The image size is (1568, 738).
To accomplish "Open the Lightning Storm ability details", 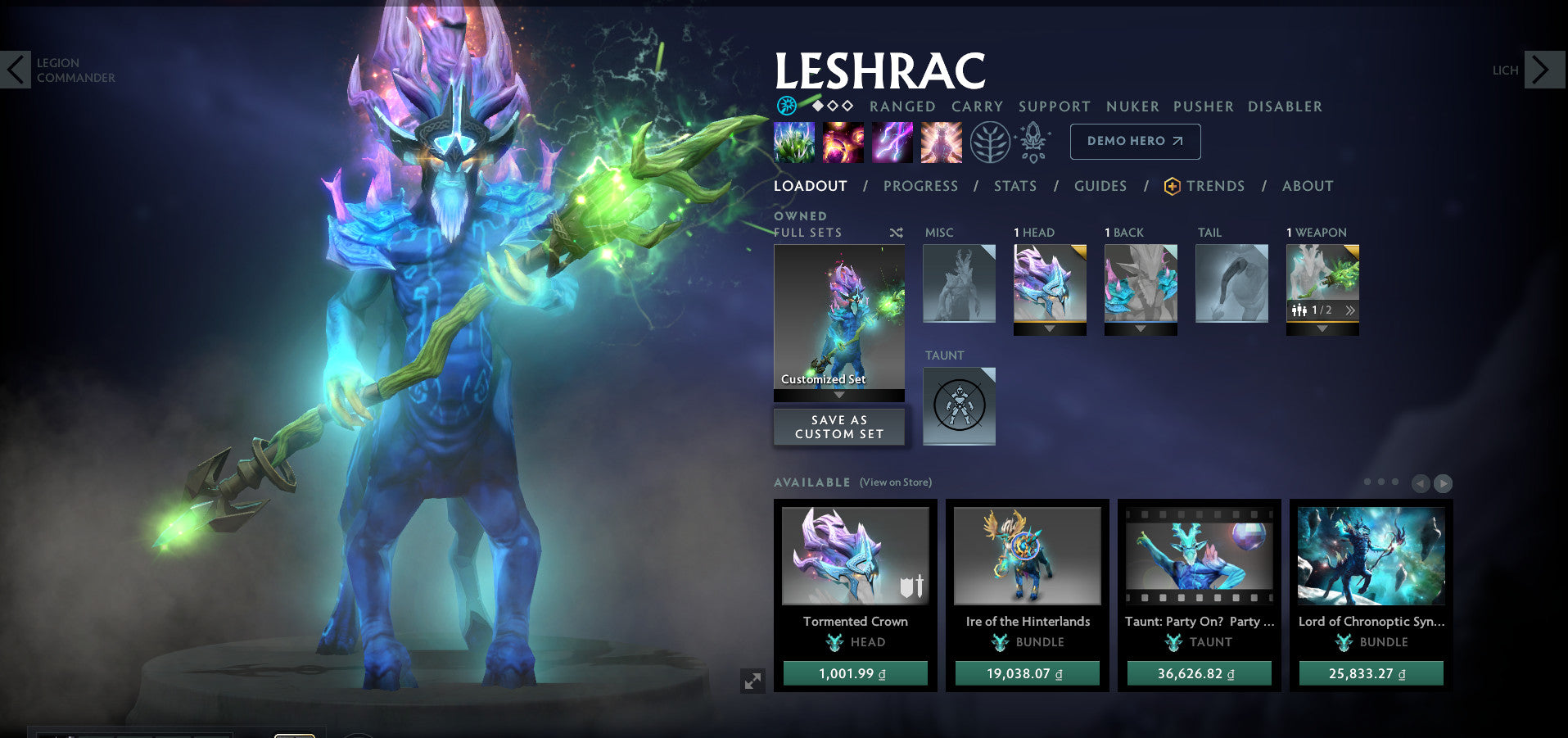I will pyautogui.click(x=892, y=141).
